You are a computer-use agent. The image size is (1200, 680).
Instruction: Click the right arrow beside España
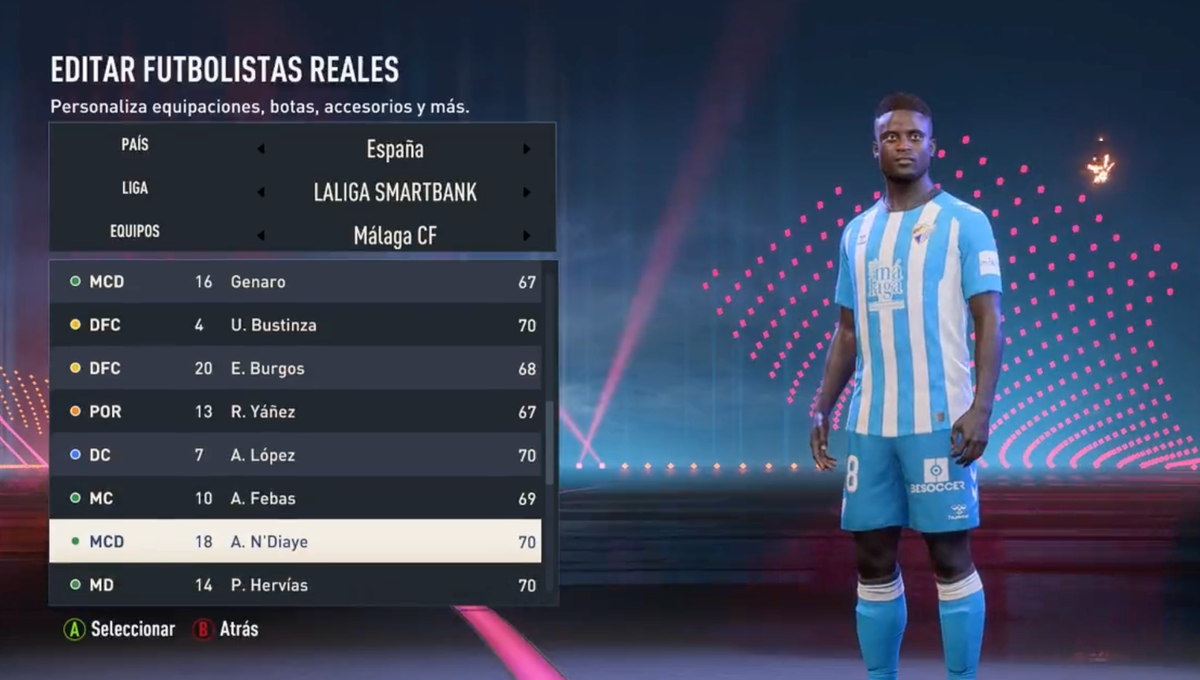click(526, 150)
